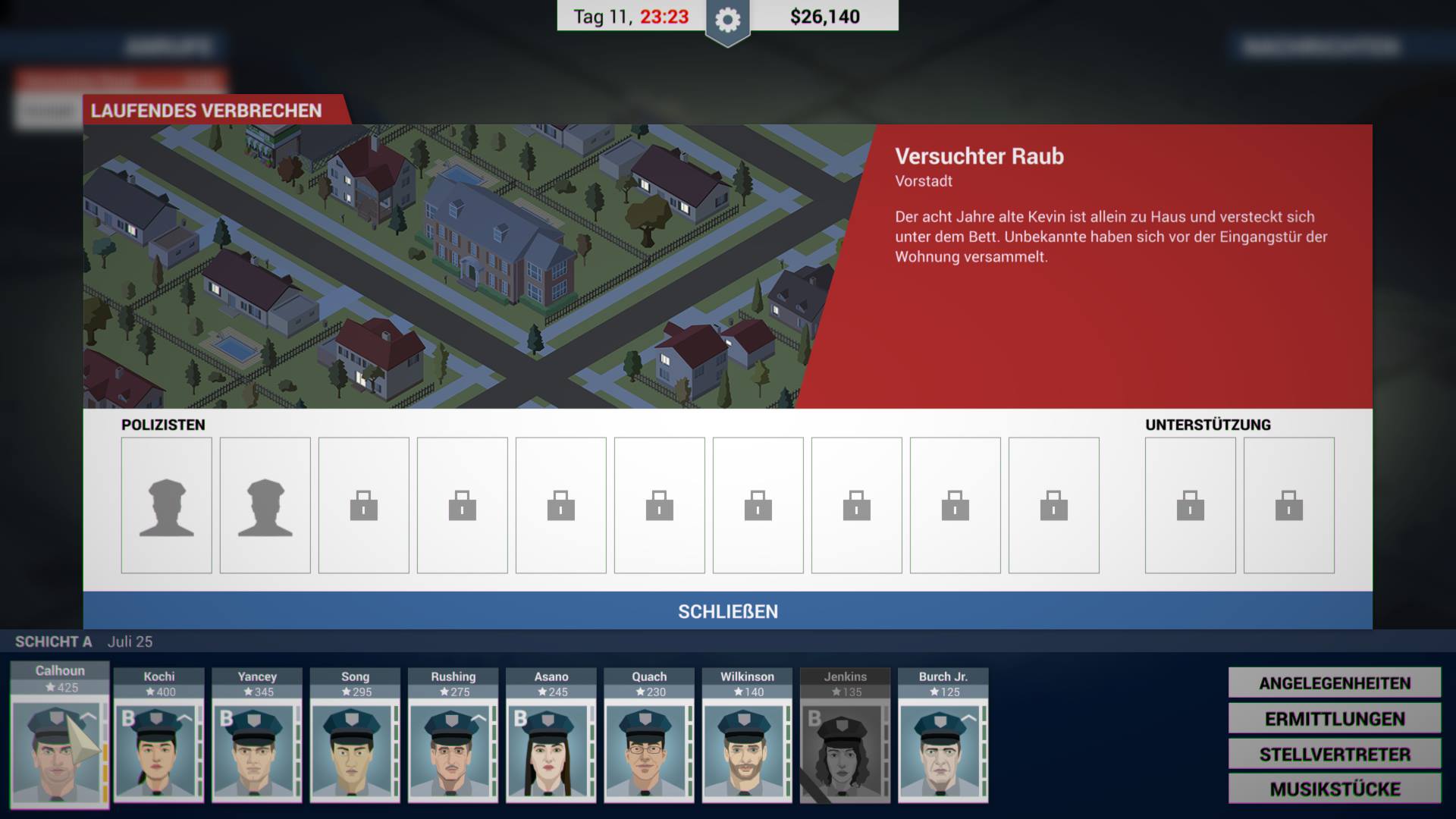Choose officer Rushing's portrait
The image size is (1456, 819).
pos(453,751)
